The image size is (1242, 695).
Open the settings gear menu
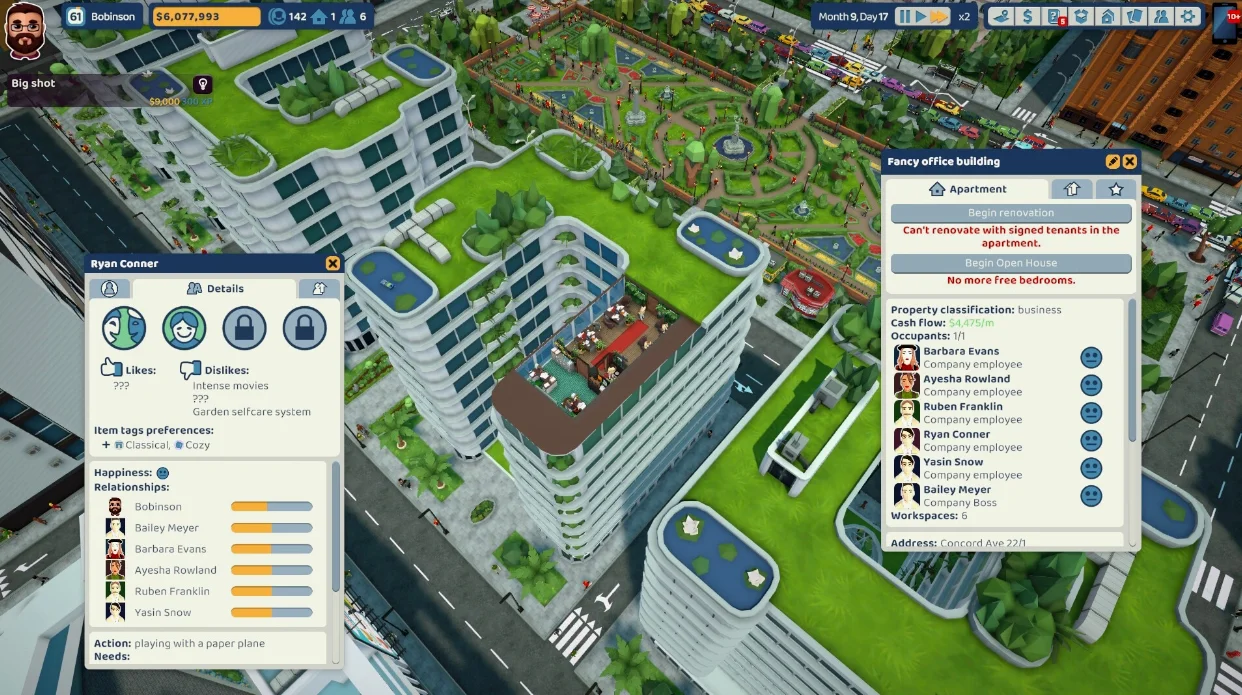point(1187,16)
